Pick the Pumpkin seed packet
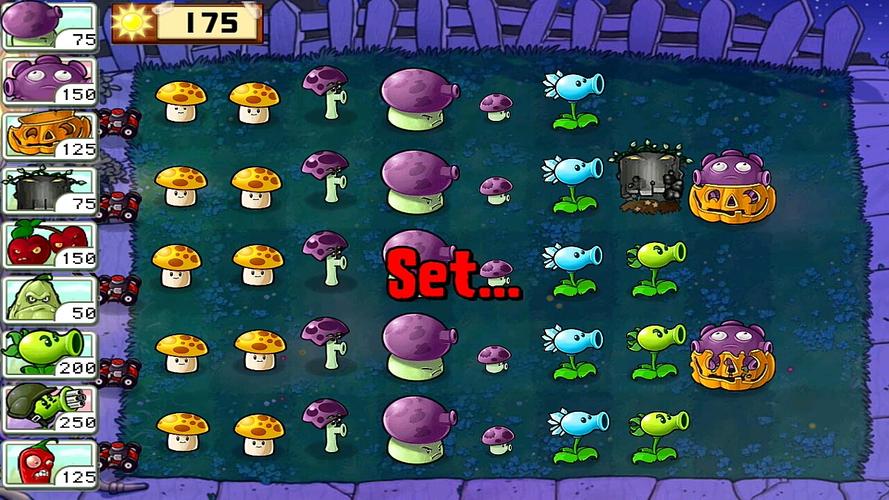This screenshot has height=500, width=889. click(48, 134)
